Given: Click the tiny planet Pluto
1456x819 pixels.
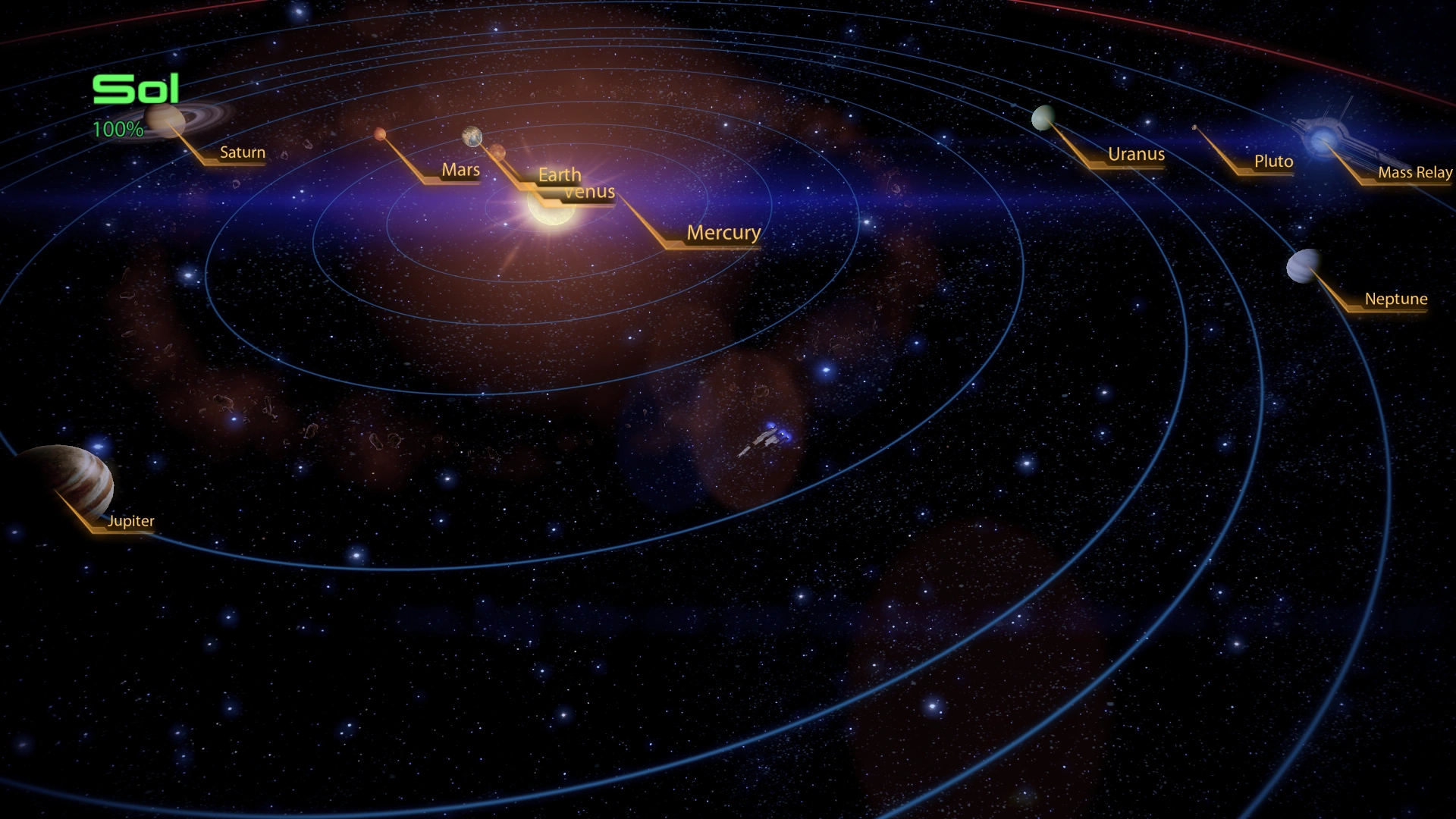Looking at the screenshot, I should [x=1194, y=127].
